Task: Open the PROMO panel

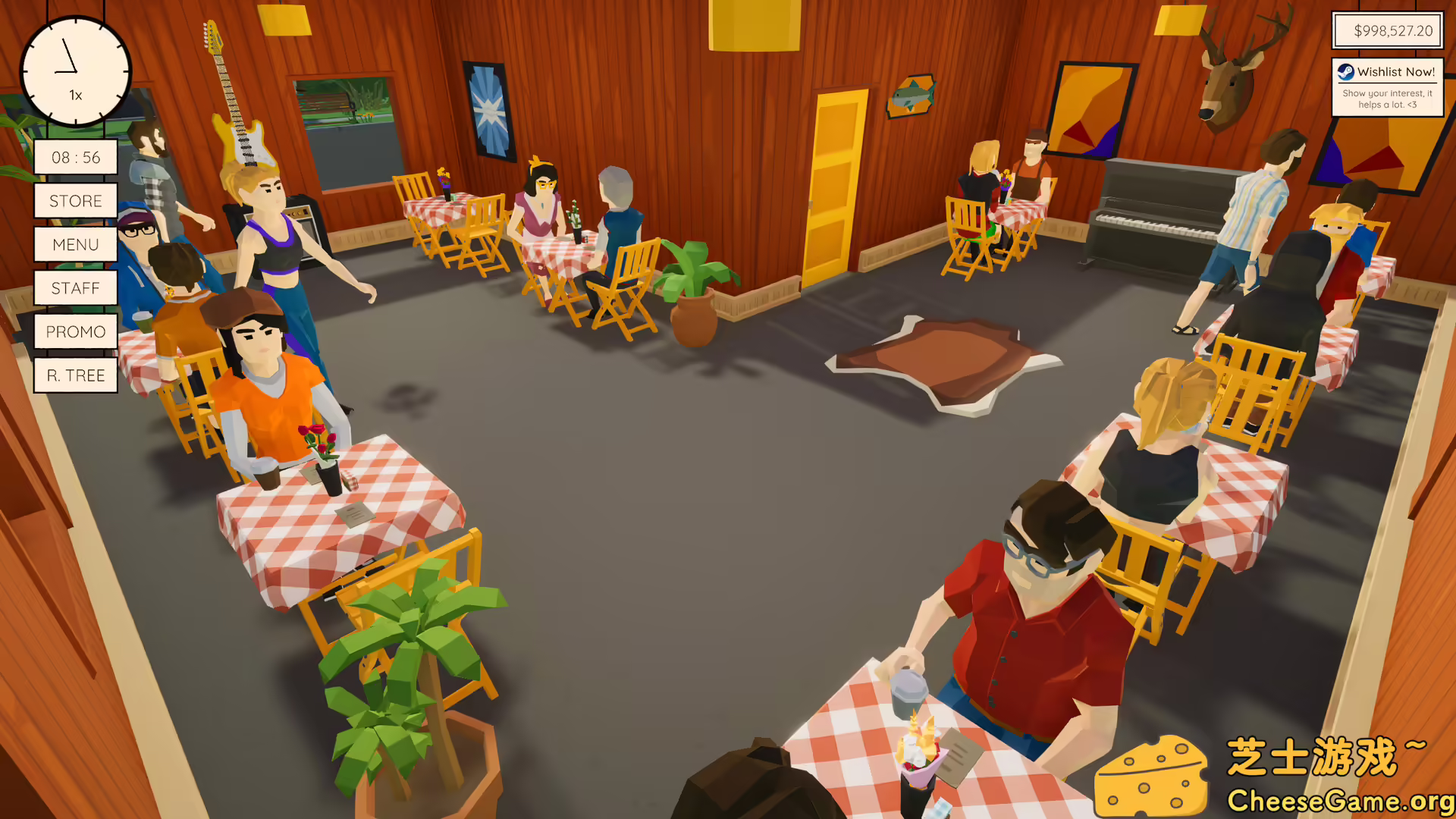Action: tap(75, 331)
